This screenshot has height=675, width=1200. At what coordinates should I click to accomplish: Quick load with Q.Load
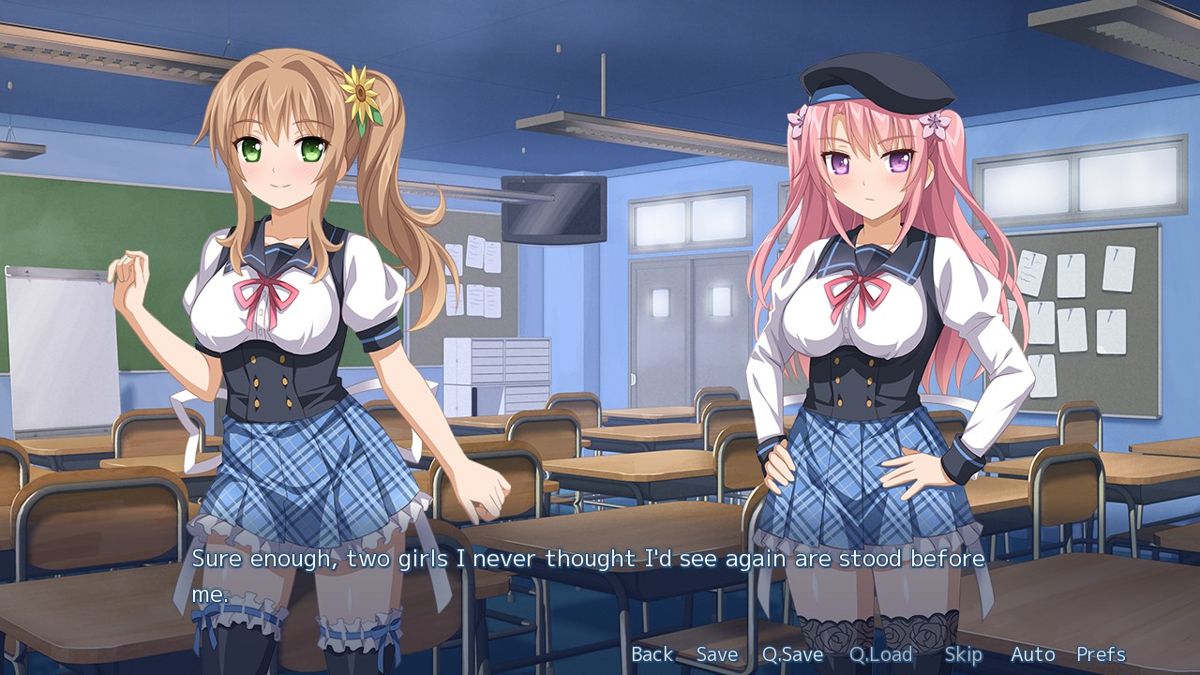[881, 655]
